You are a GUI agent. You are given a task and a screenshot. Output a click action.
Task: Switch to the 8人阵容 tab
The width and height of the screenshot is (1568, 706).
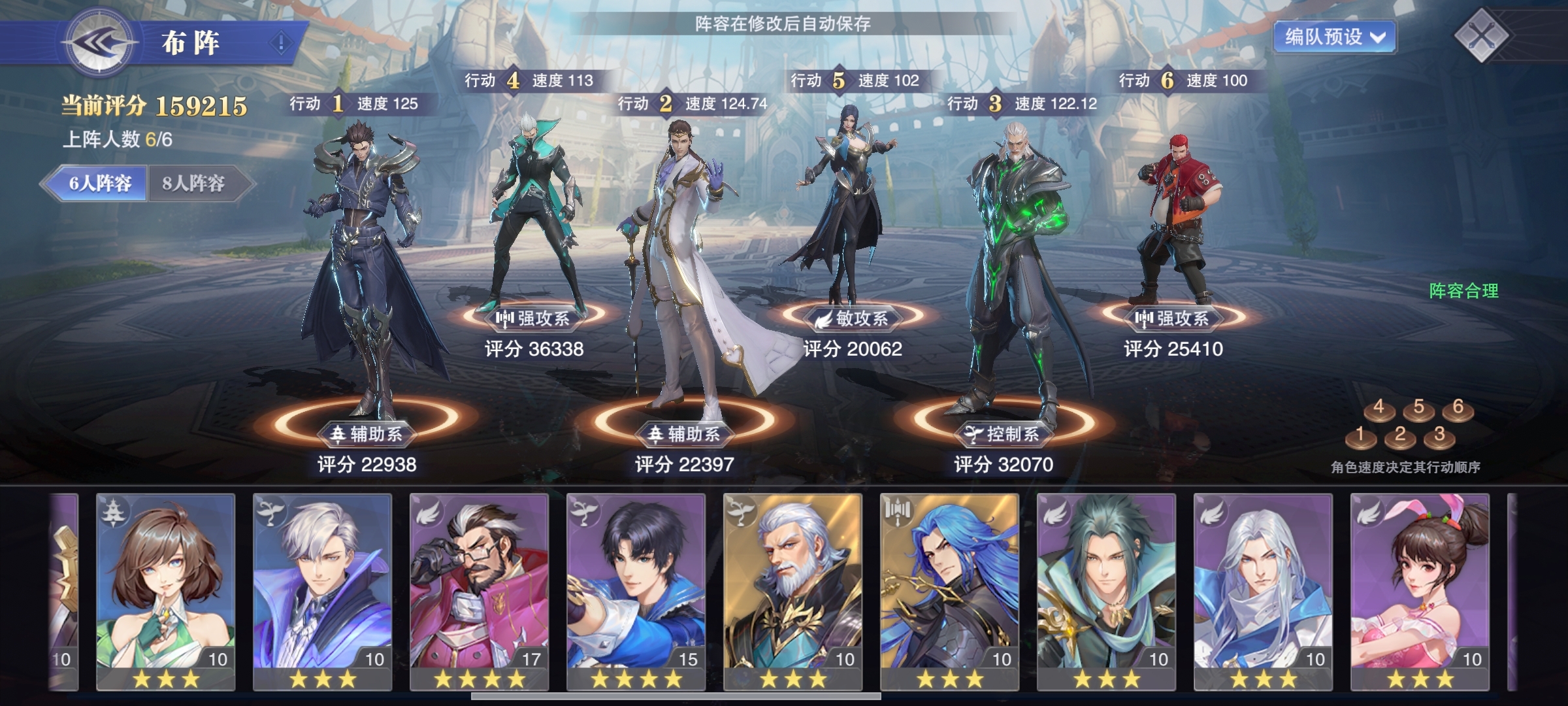(194, 183)
